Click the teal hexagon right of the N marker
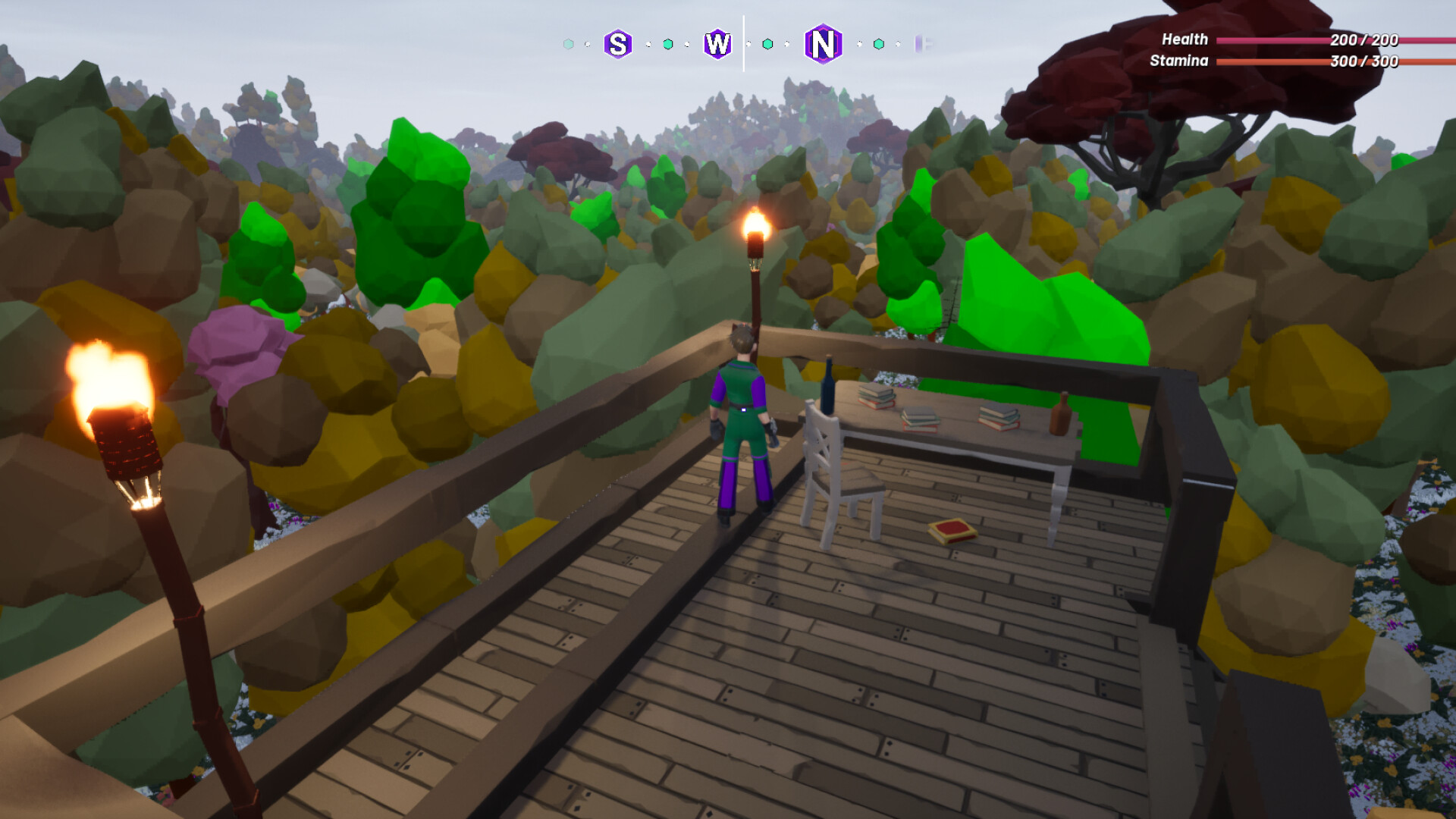Image resolution: width=1456 pixels, height=819 pixels. pyautogui.click(x=880, y=45)
